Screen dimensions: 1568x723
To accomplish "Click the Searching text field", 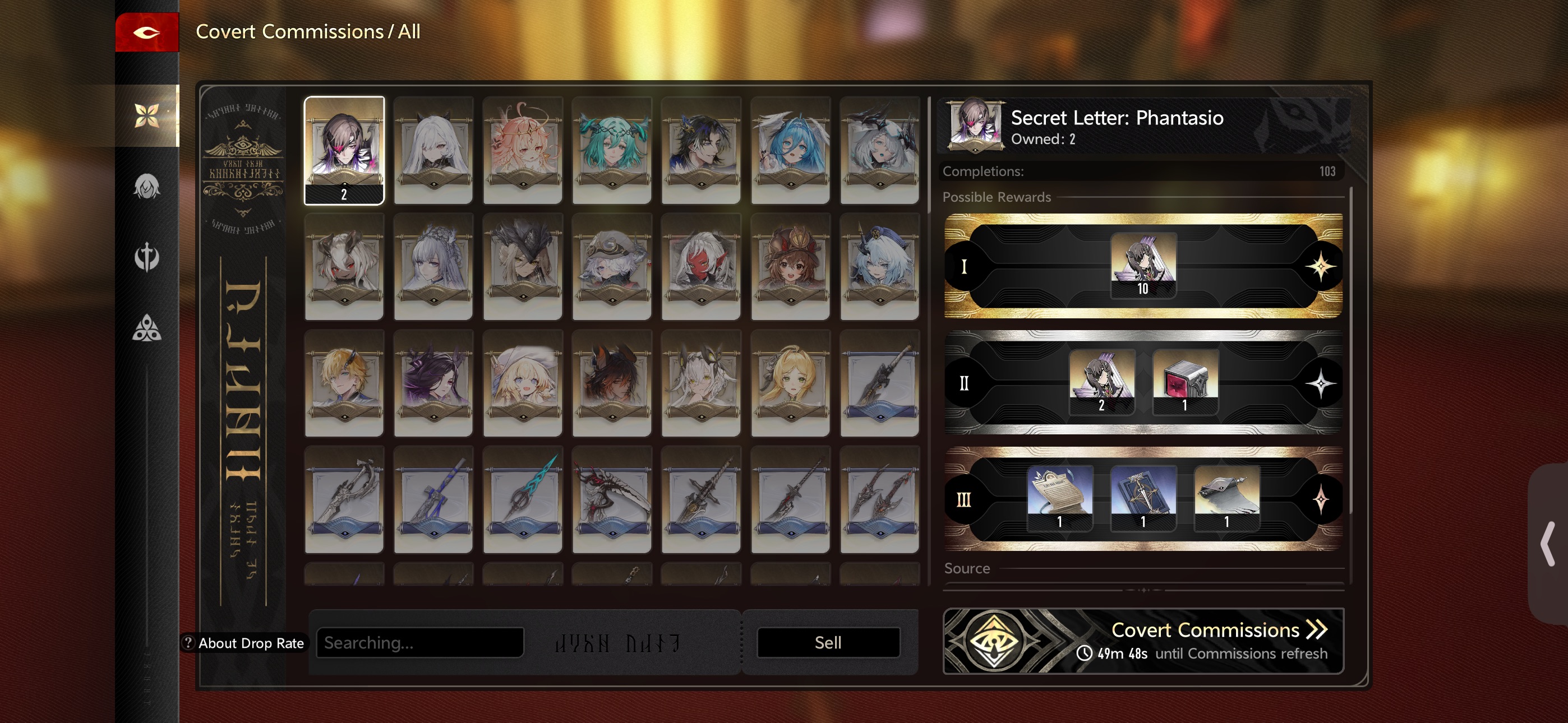I will pos(419,643).
